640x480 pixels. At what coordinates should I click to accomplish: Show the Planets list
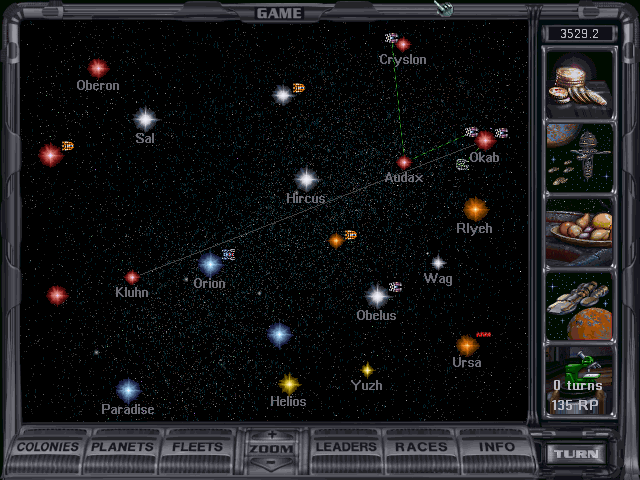pos(124,447)
